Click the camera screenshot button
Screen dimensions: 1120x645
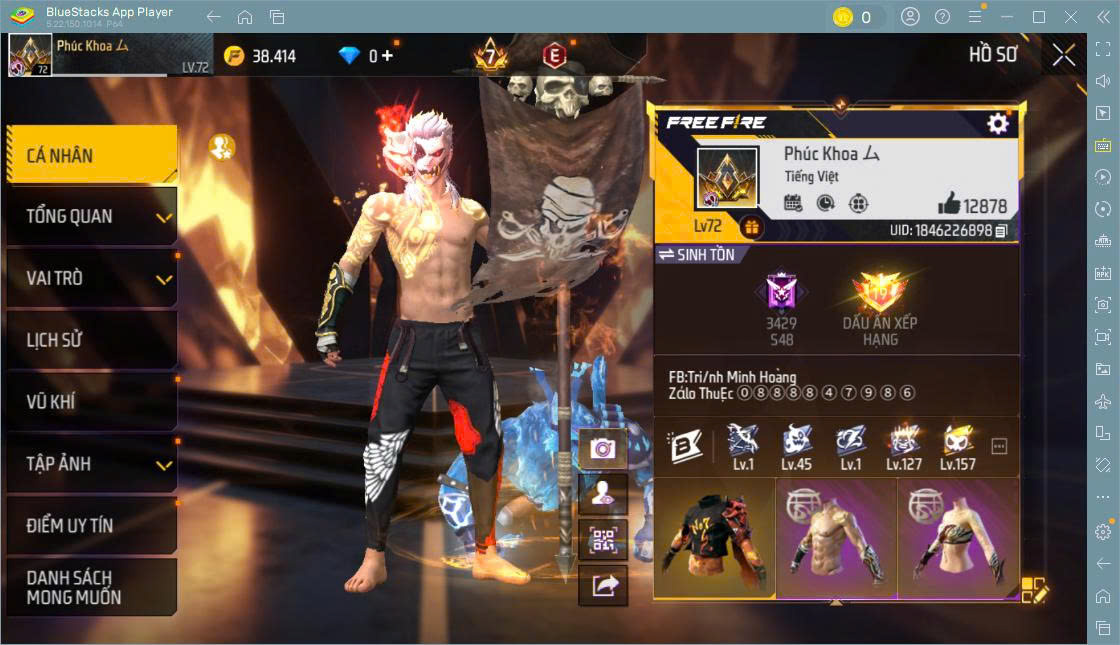tap(602, 448)
